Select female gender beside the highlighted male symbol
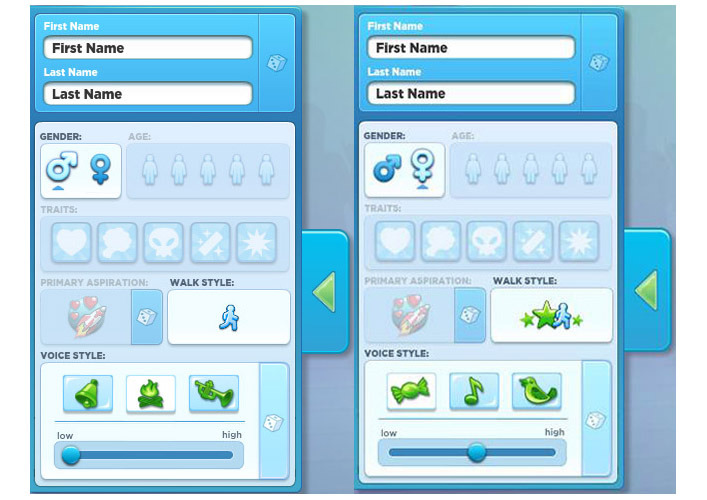Image resolution: width=707 pixels, height=500 pixels. (x=101, y=168)
